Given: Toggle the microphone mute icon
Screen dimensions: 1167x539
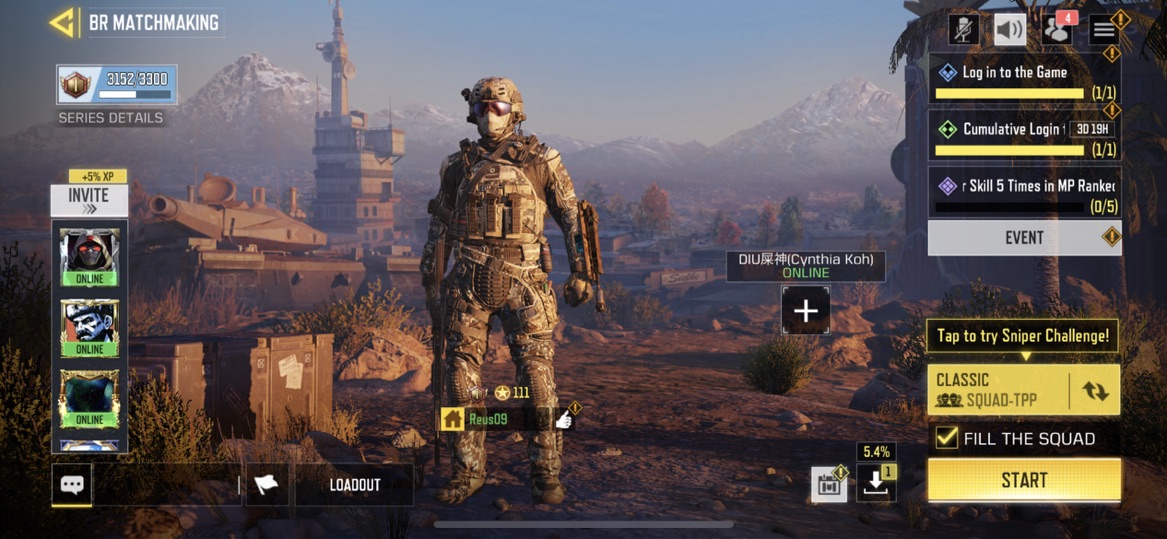Looking at the screenshot, I should tap(964, 29).
